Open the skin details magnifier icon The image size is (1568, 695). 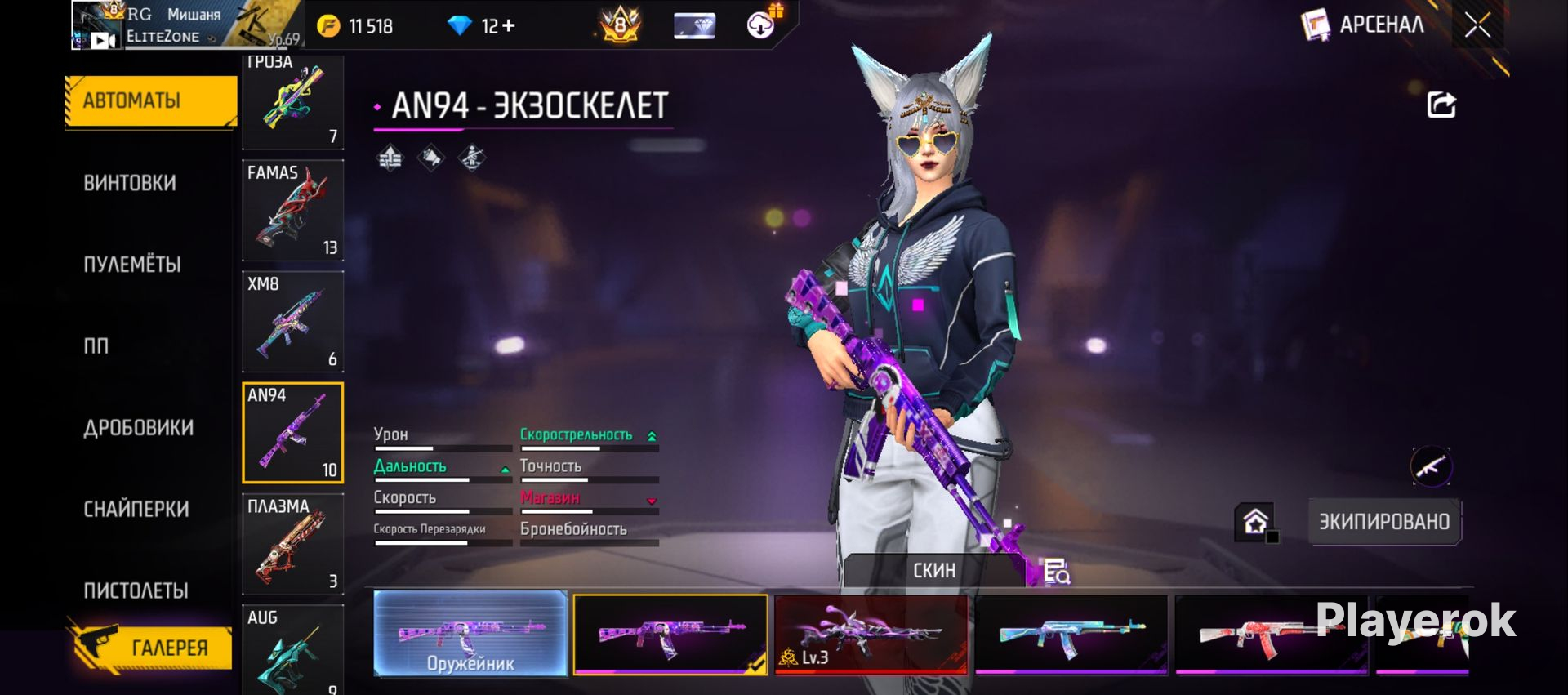point(1057,571)
